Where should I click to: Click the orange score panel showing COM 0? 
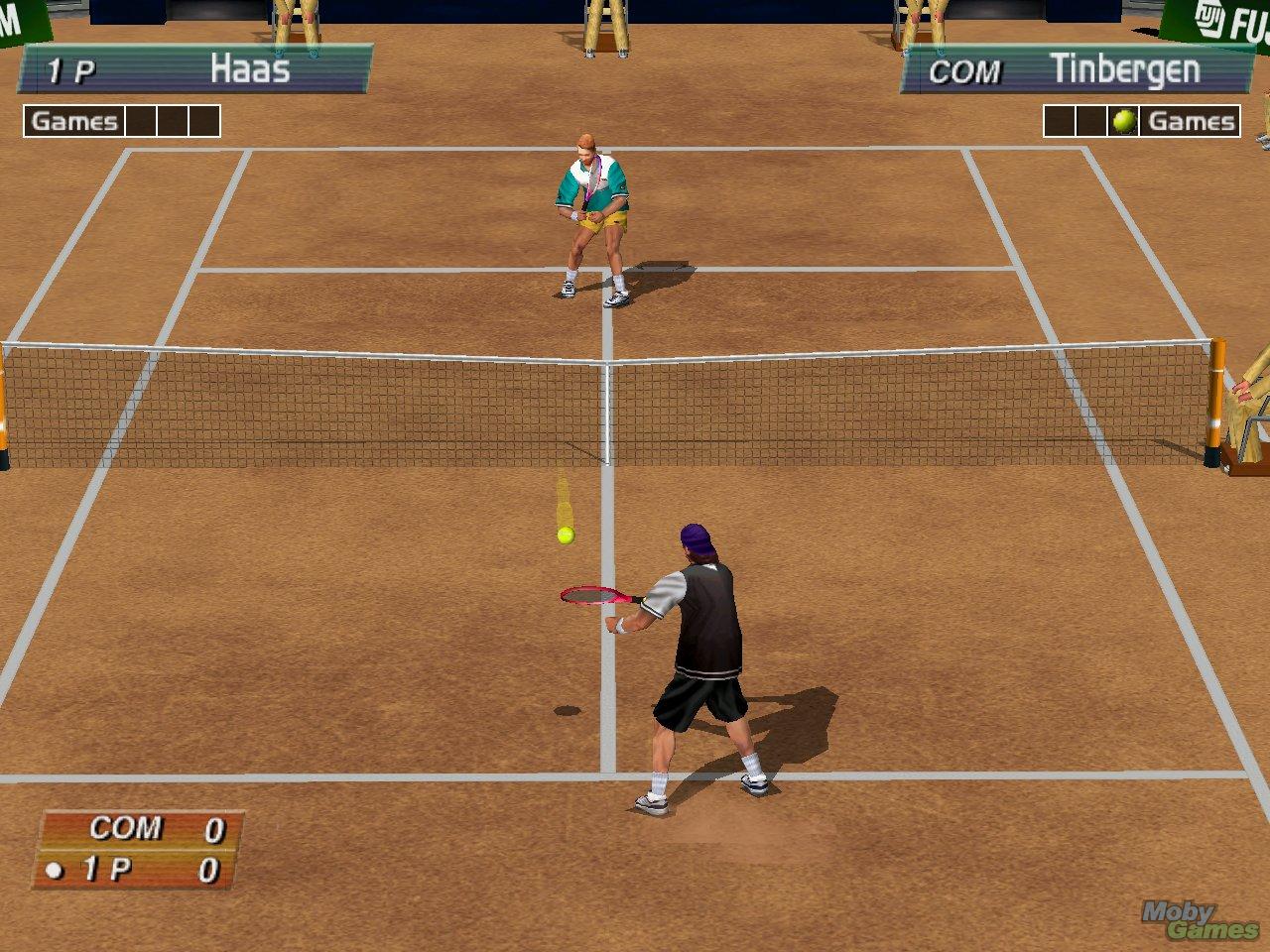coord(139,851)
